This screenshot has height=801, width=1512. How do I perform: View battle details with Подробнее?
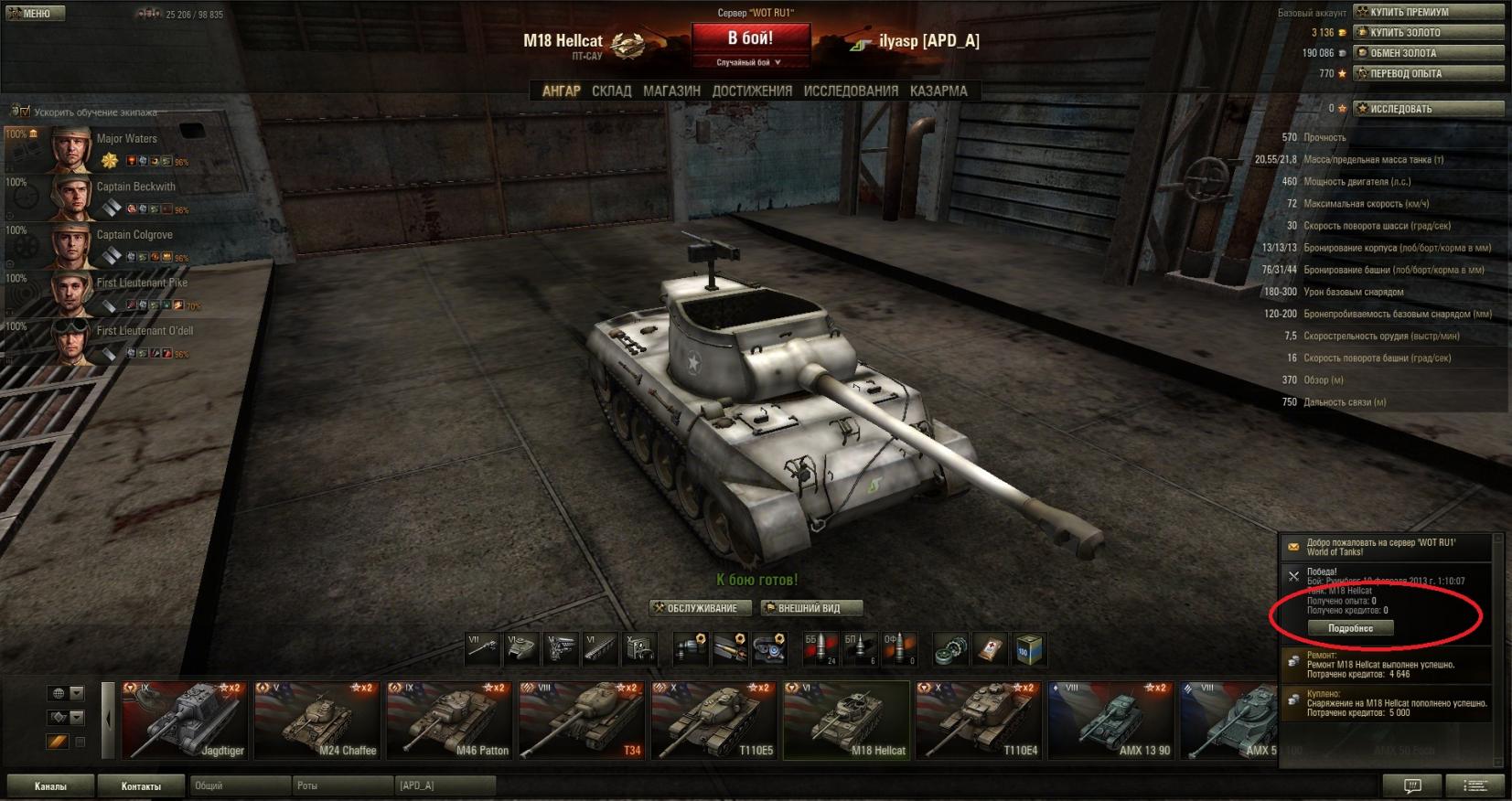tap(1350, 628)
